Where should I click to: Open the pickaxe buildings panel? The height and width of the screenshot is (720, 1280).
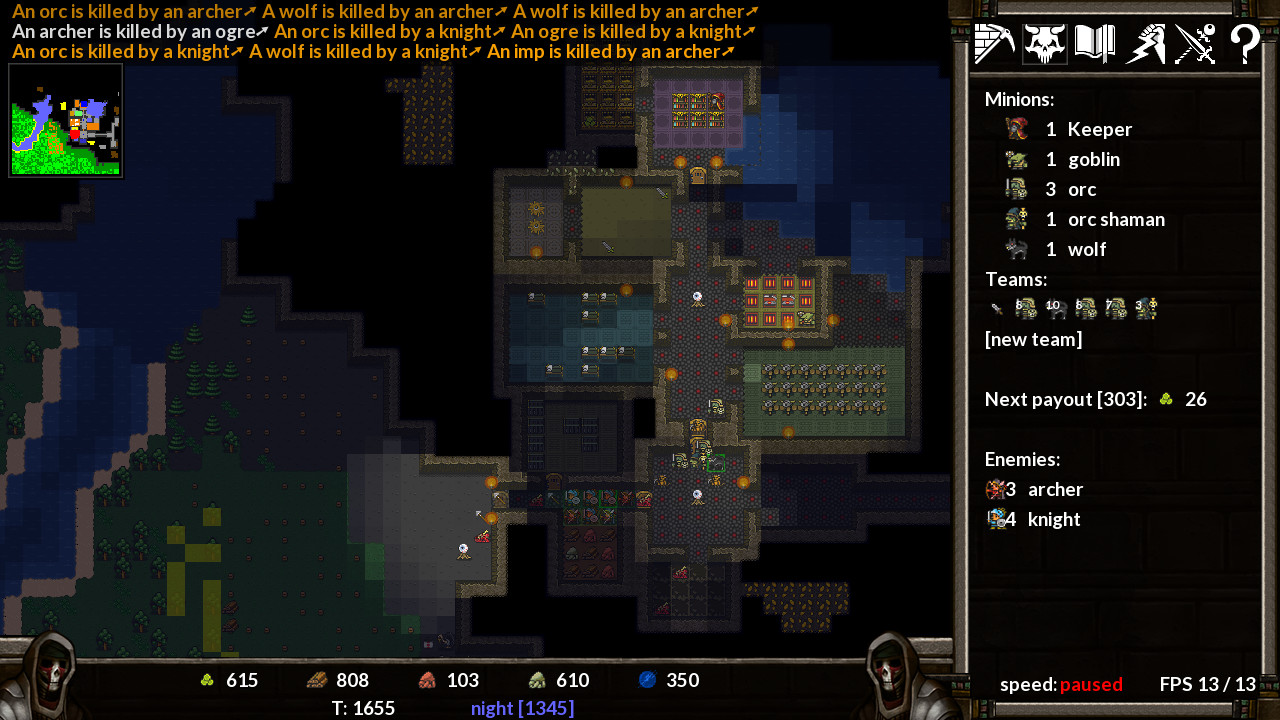994,43
